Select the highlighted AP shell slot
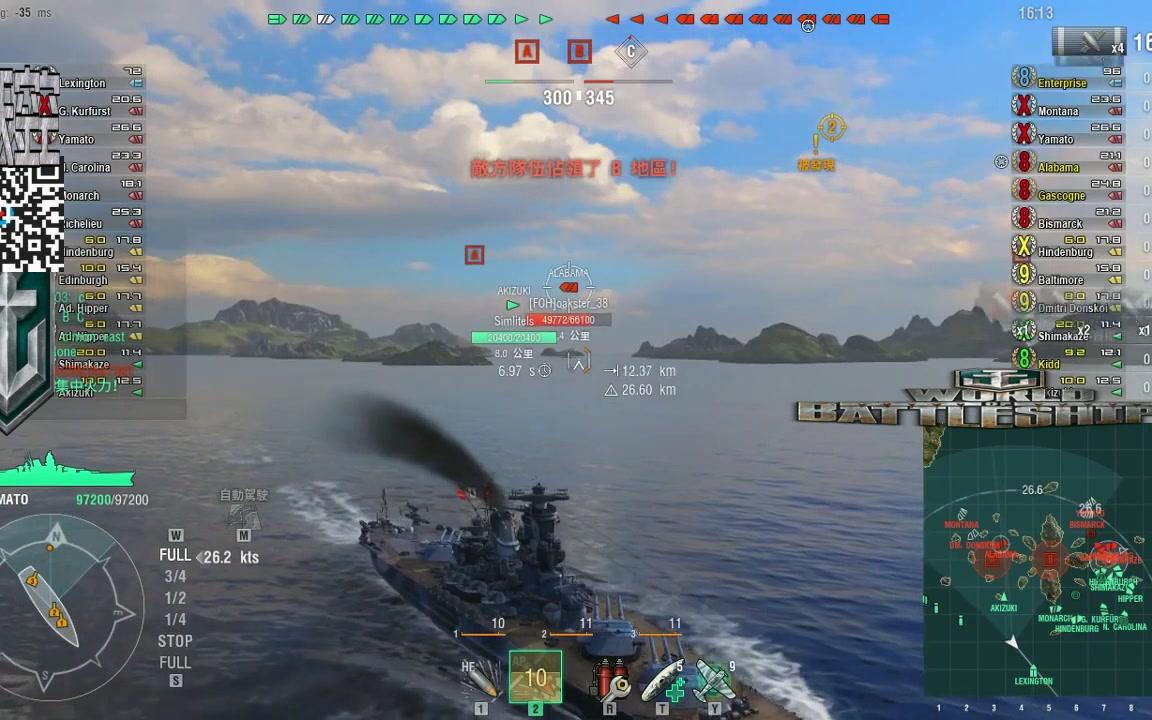 click(535, 677)
